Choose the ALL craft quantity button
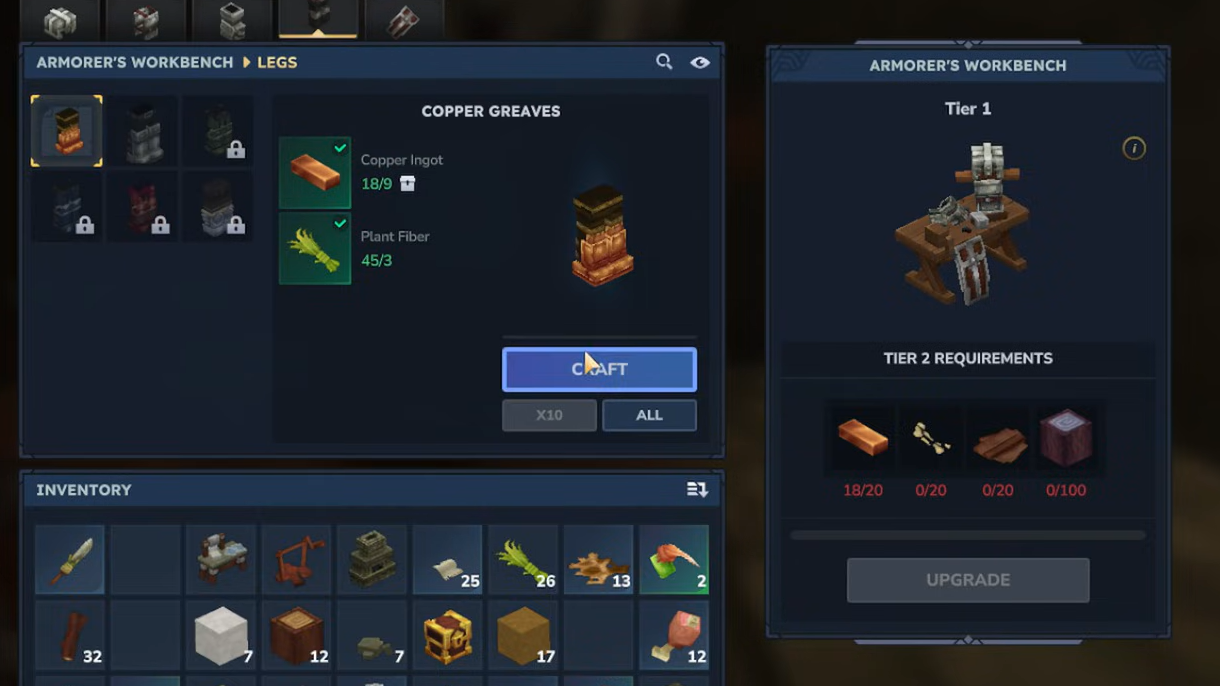This screenshot has width=1220, height=686. pos(649,415)
